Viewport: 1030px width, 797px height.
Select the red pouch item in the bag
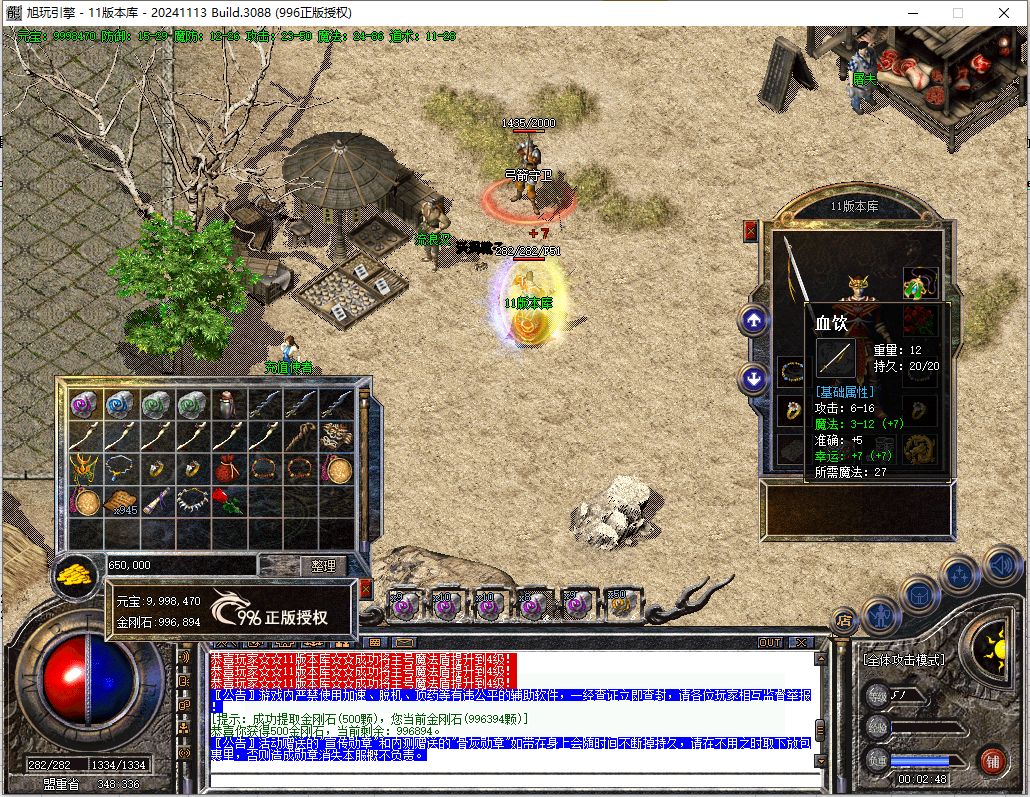[228, 467]
